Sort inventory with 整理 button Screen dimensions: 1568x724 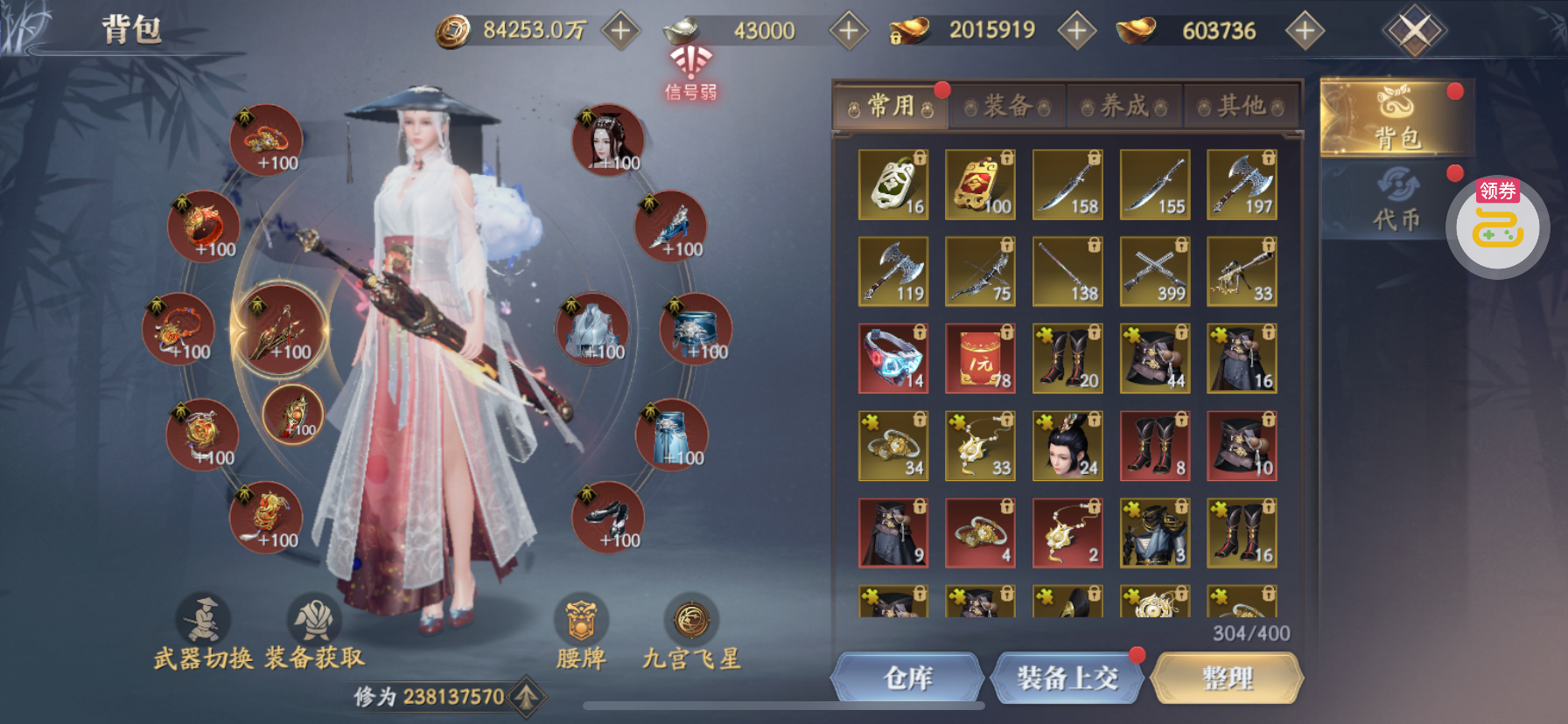[x=1227, y=679]
